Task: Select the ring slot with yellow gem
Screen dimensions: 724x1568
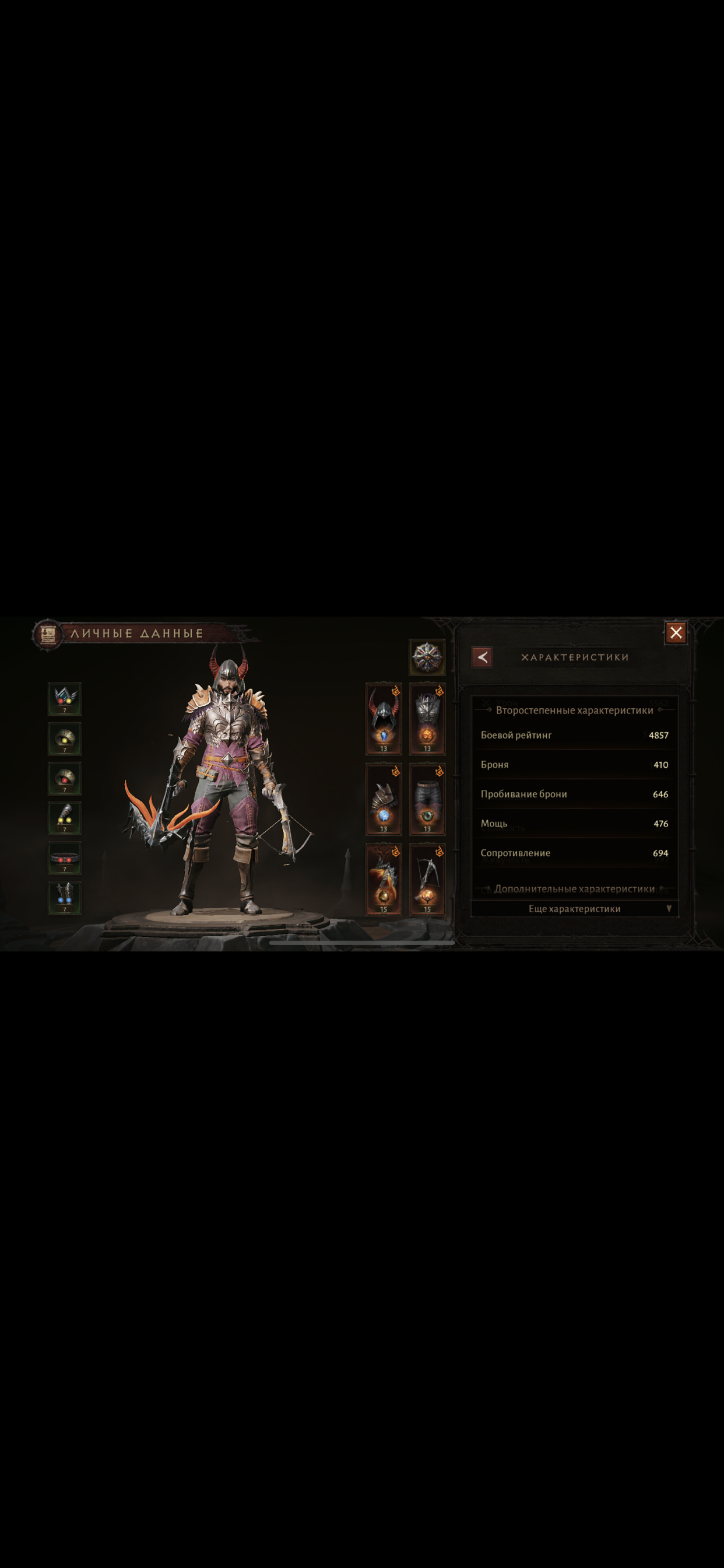Action: pyautogui.click(x=65, y=739)
